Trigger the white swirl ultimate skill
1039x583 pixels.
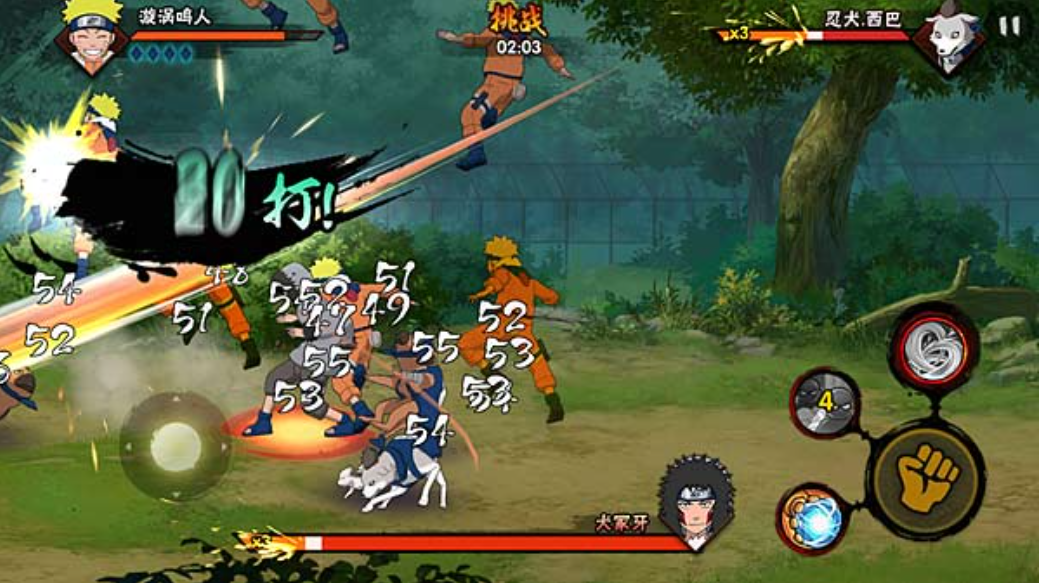point(933,348)
